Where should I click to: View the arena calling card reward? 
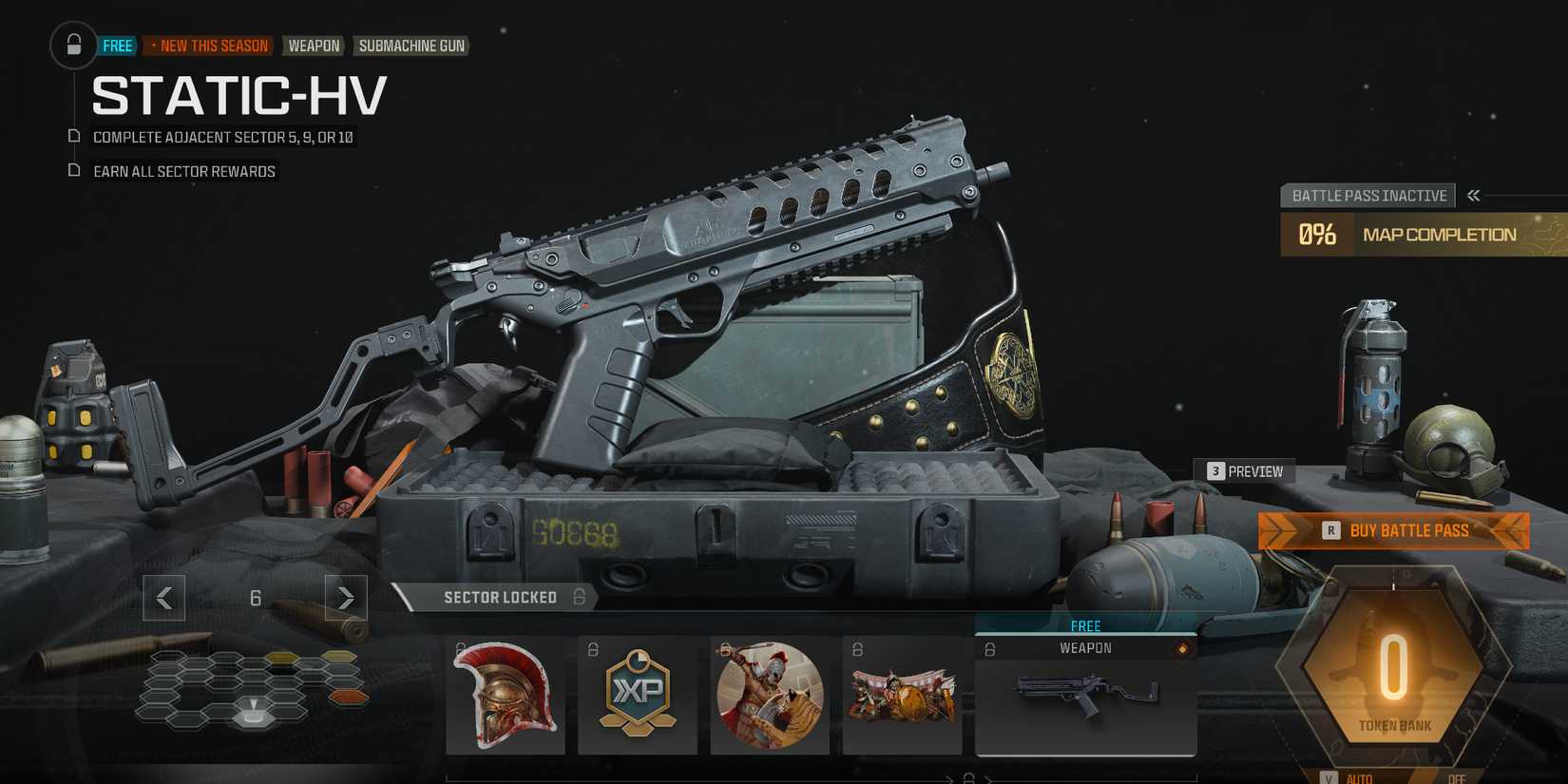click(x=902, y=696)
